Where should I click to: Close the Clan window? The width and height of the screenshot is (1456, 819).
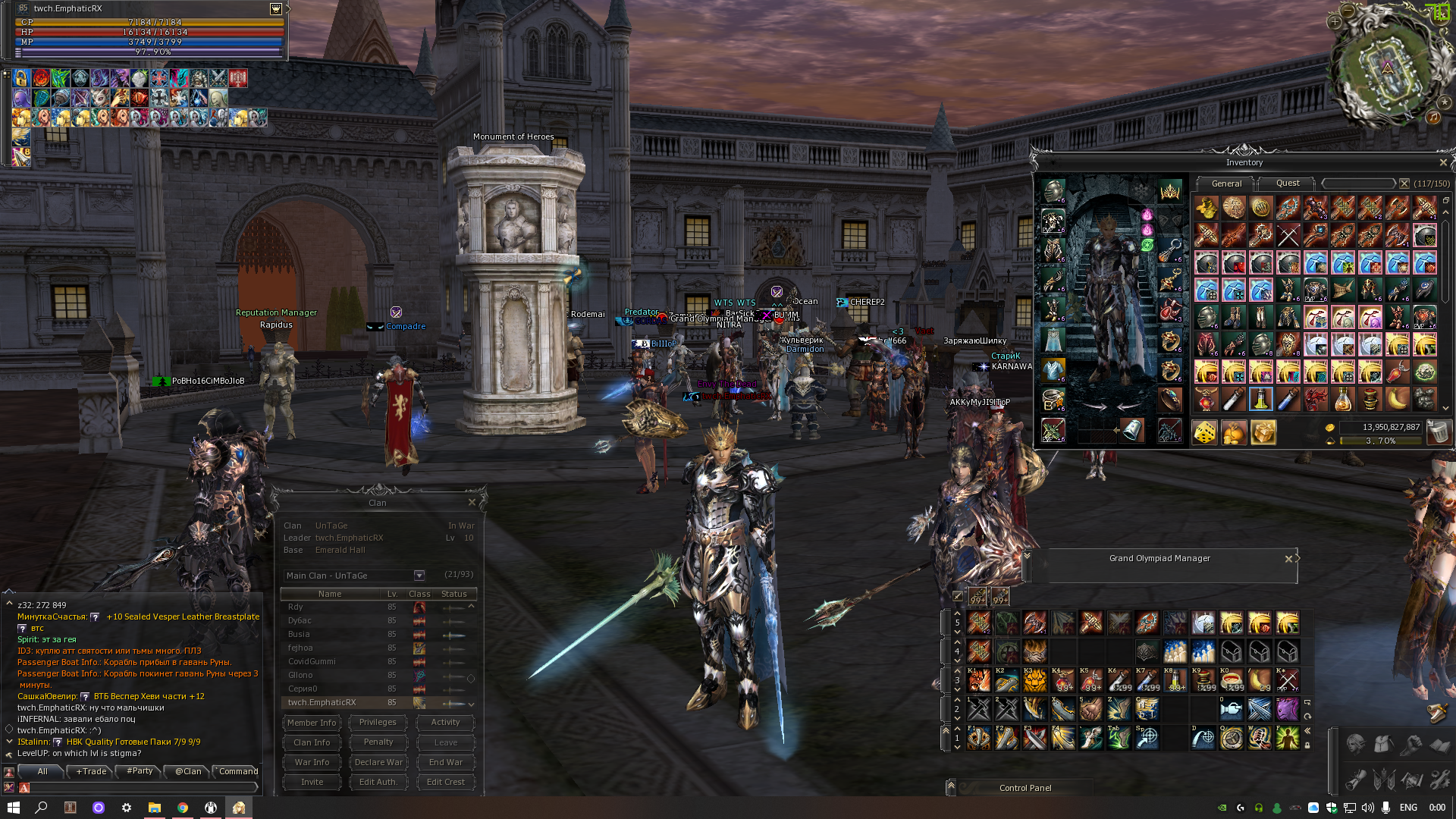pyautogui.click(x=472, y=503)
